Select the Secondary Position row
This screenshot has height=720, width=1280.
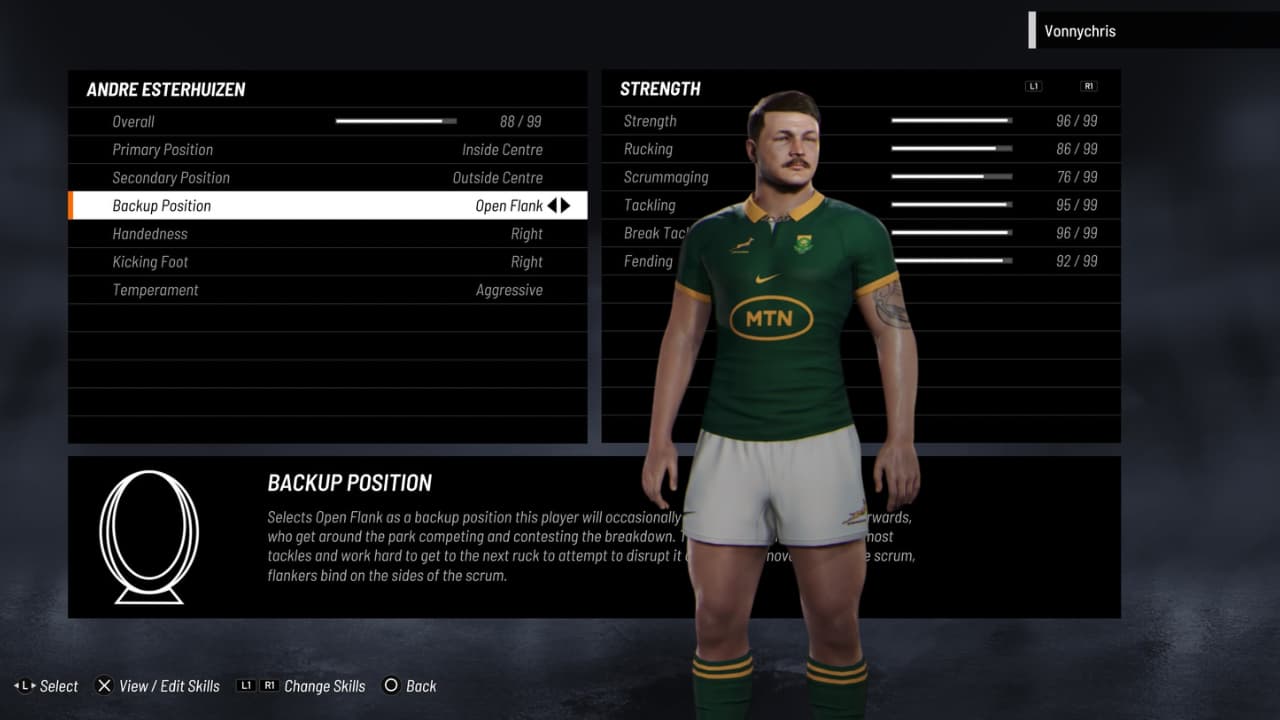pyautogui.click(x=327, y=178)
